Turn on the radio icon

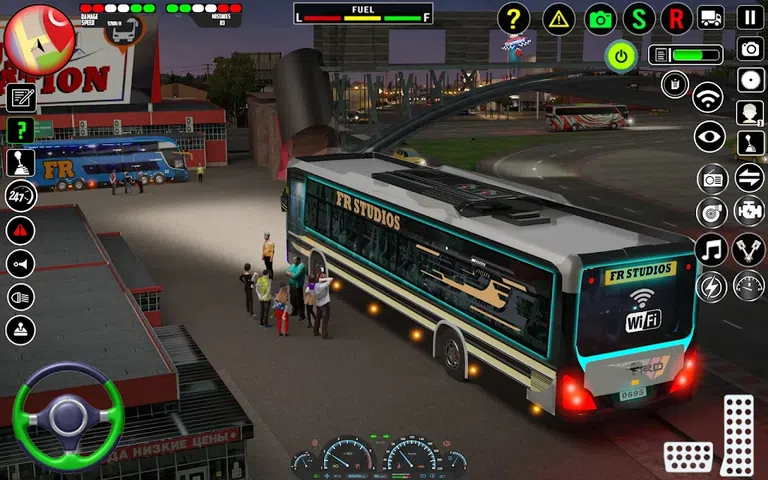pos(712,179)
